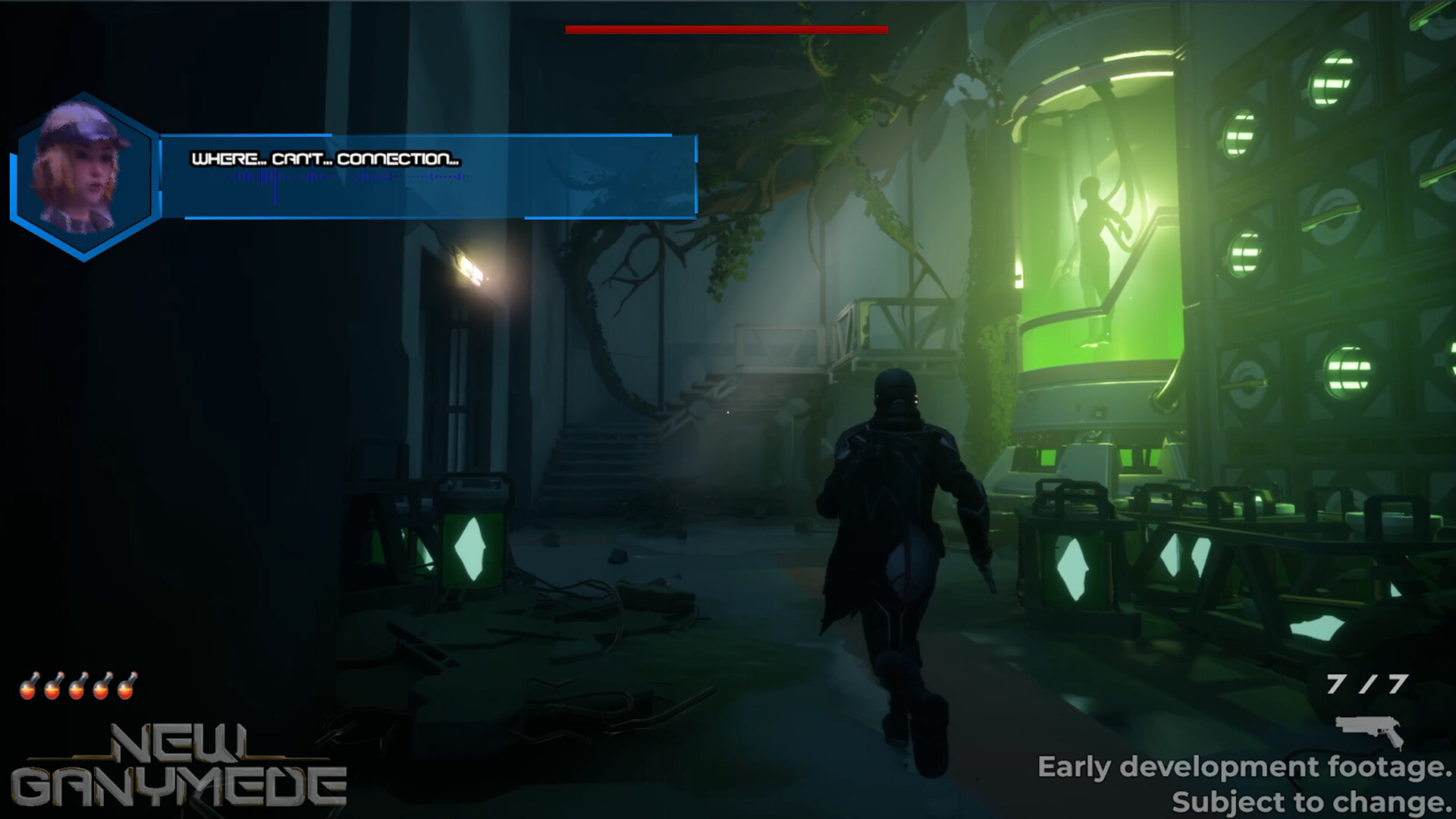
Task: Toggle the dialogue box showing 'WHERE... CAN'T... CONNECTION...'
Action: coord(326,157)
